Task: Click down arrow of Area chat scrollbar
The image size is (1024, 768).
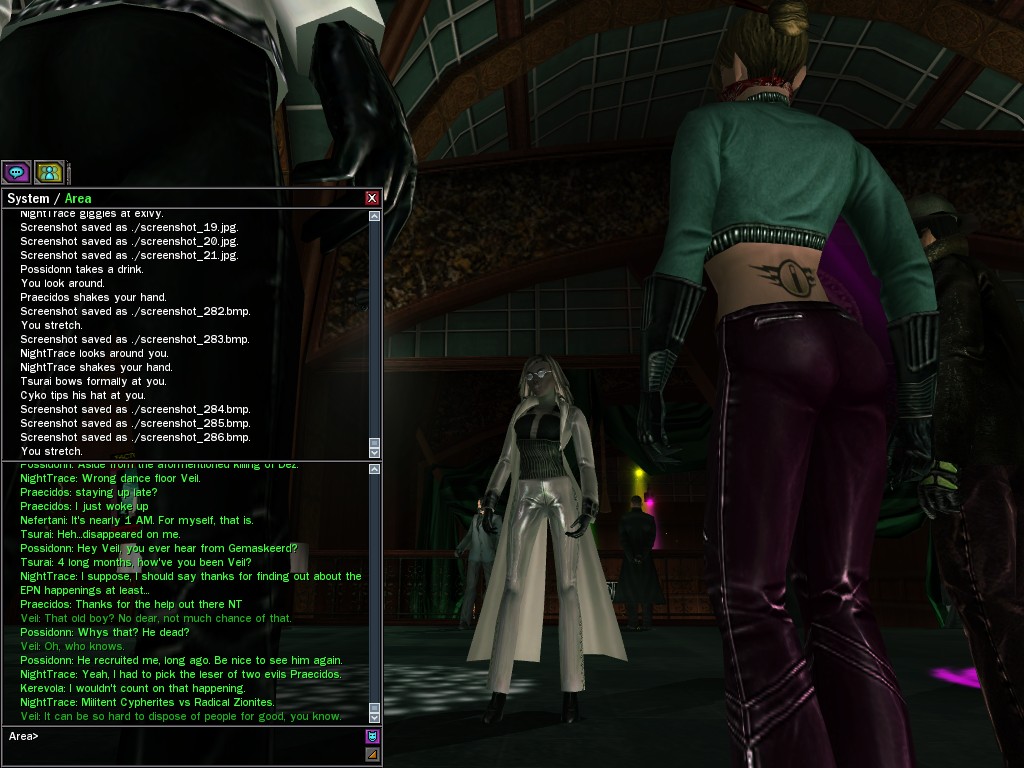Action: (x=375, y=717)
